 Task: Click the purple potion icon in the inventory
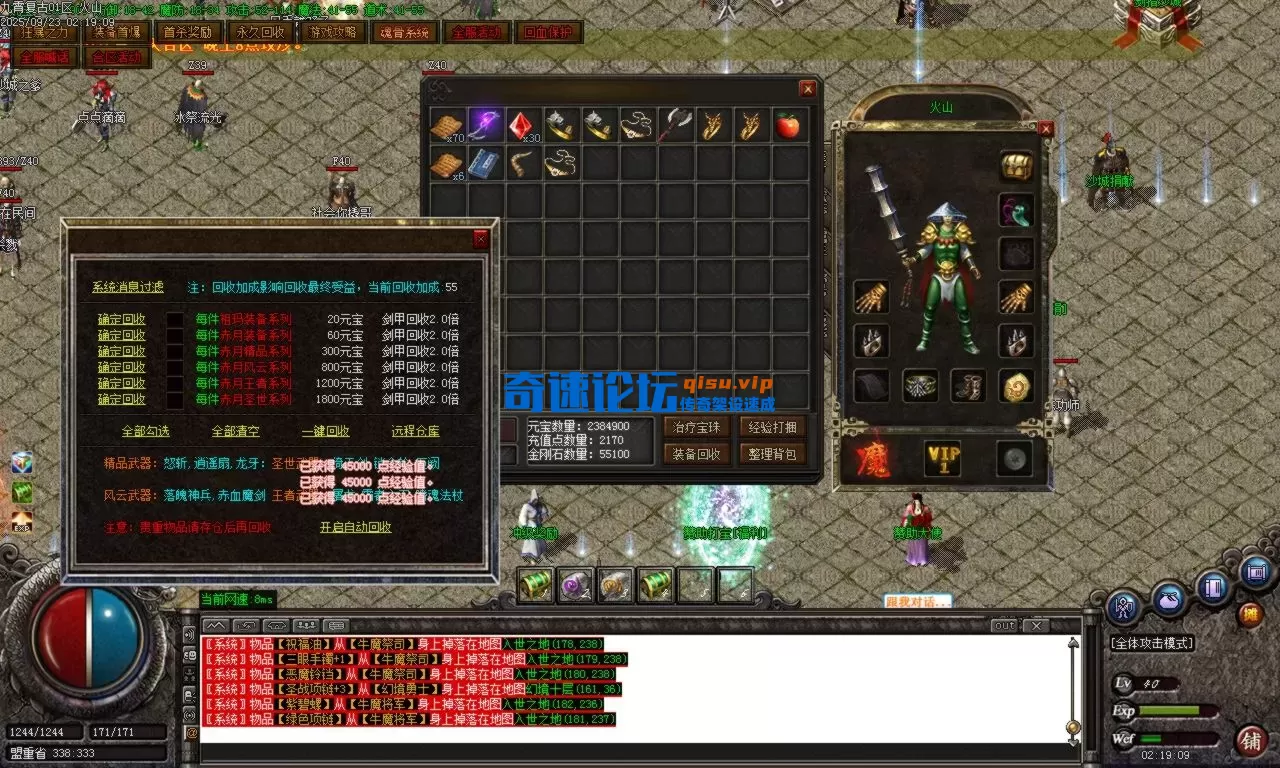pos(485,120)
